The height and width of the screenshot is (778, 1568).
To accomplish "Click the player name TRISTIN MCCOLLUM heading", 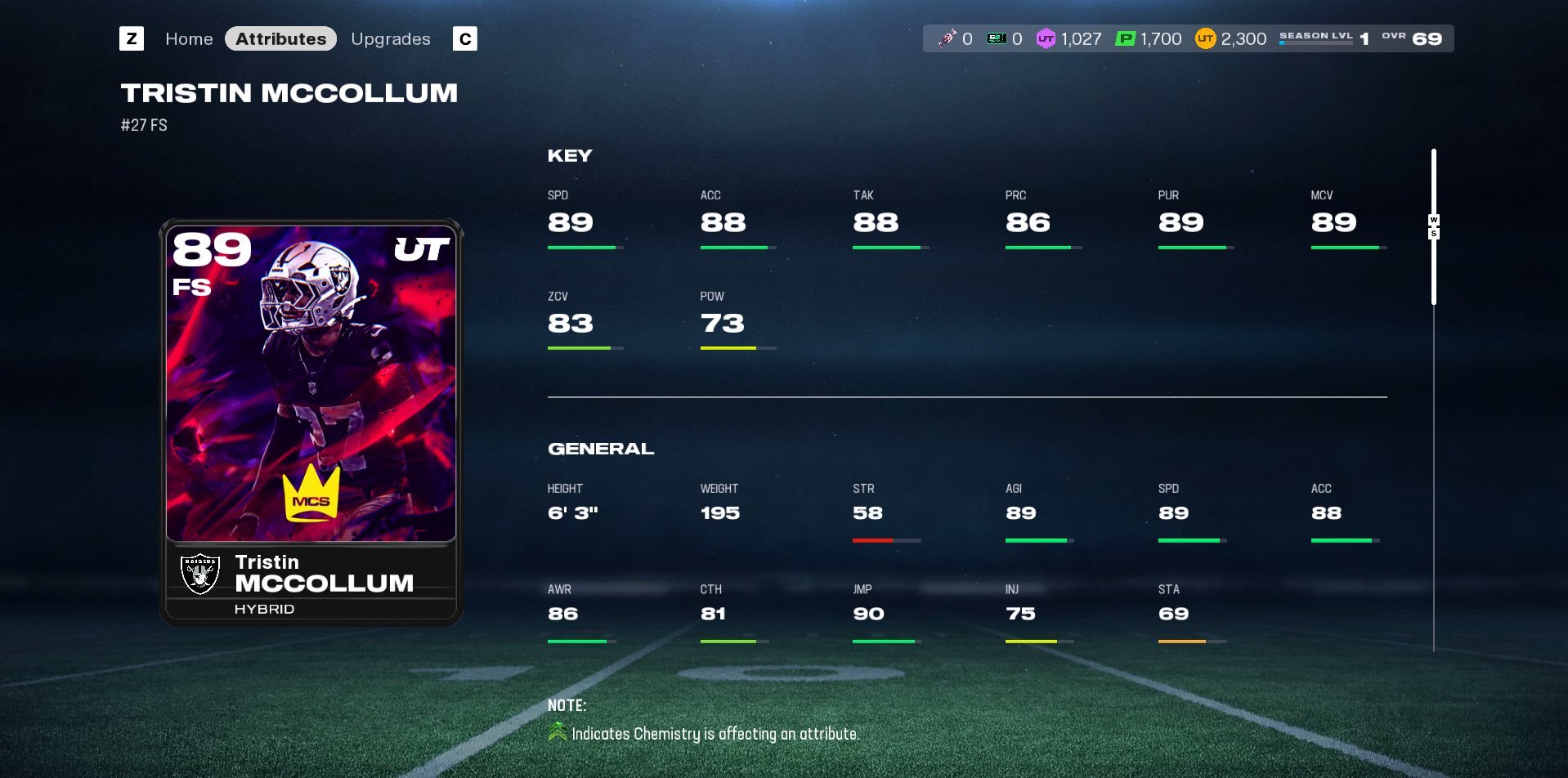I will (290, 92).
